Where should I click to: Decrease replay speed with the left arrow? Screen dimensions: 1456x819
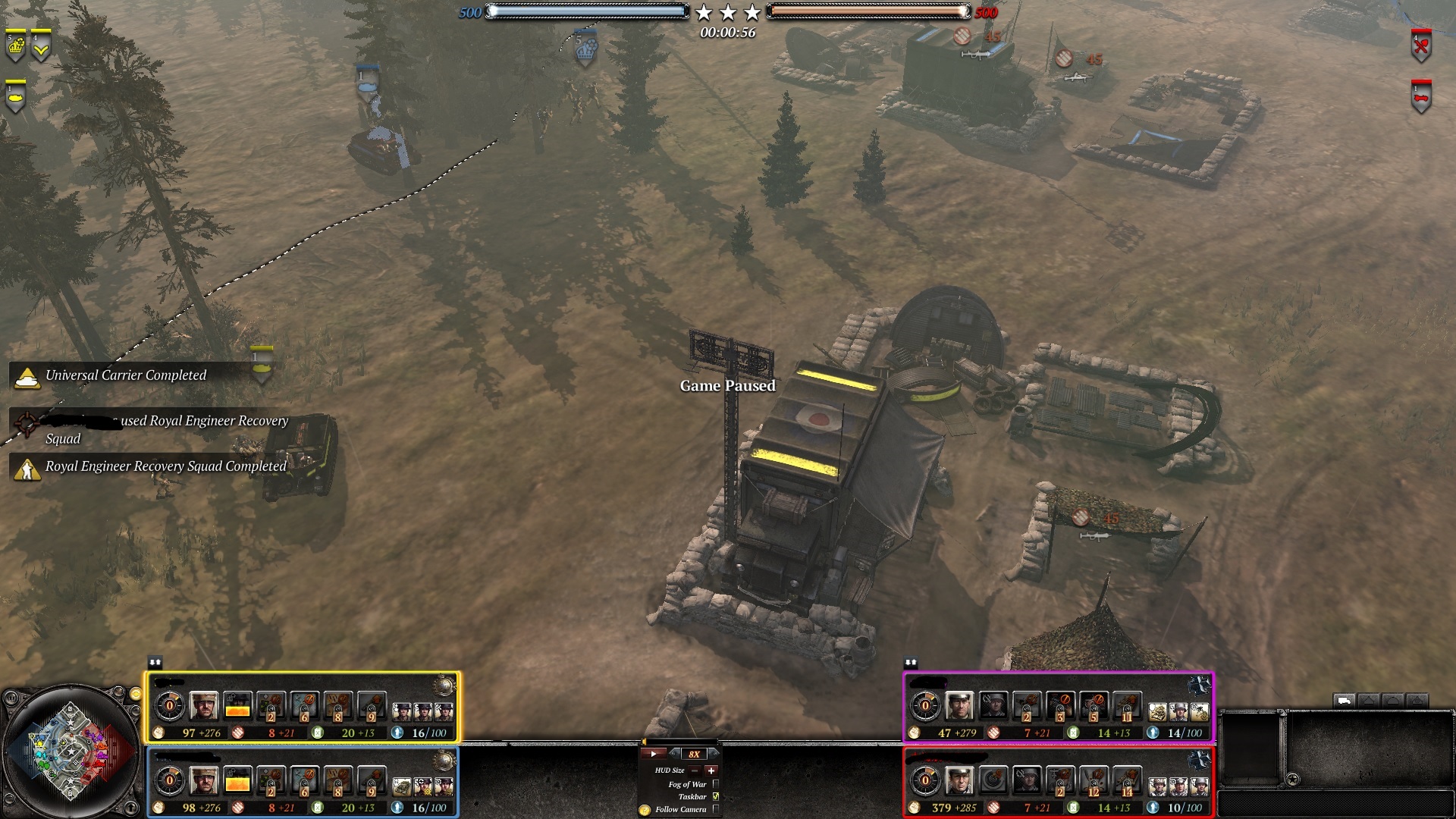click(x=675, y=753)
